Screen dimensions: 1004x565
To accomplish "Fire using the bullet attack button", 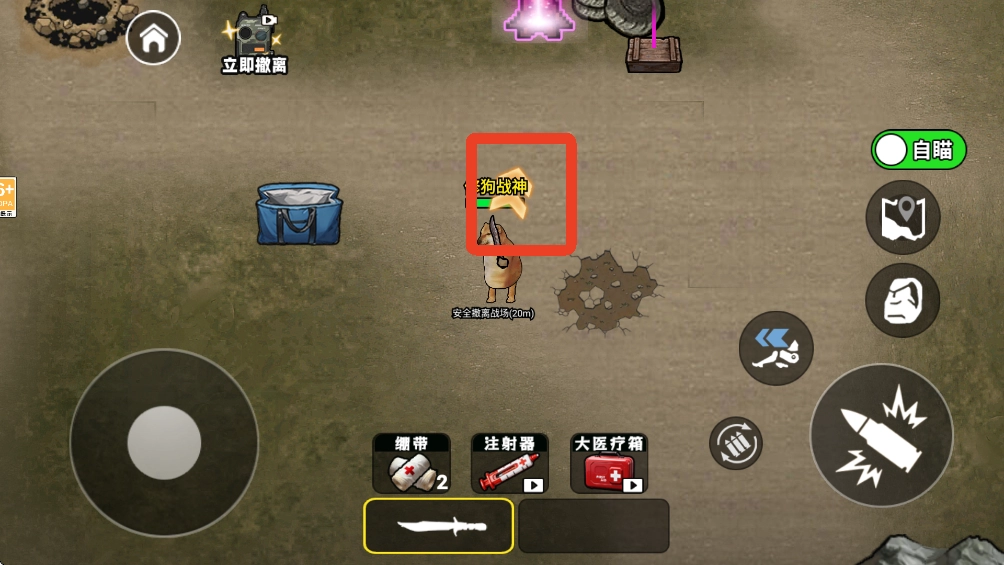I will coord(881,435).
